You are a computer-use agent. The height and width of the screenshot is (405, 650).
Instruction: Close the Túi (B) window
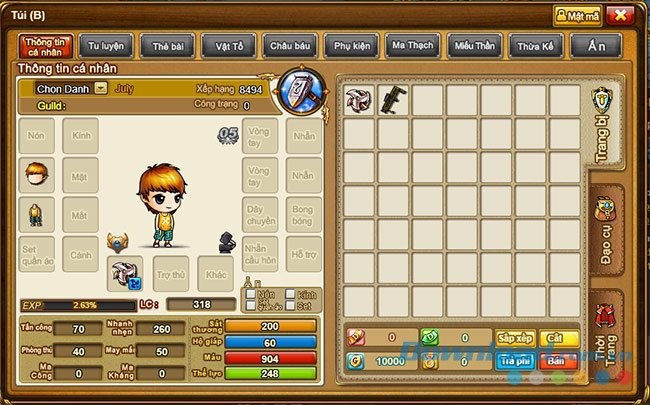(x=620, y=15)
